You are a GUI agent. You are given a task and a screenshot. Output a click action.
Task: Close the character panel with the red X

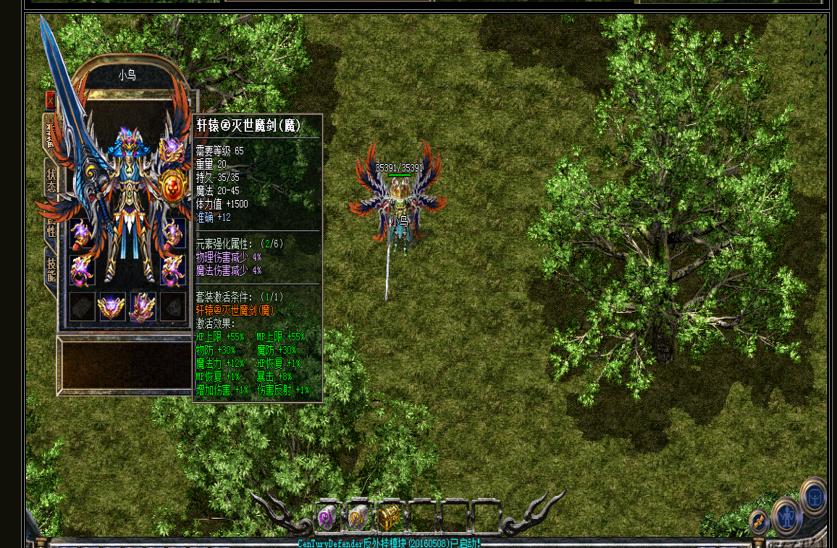[x=50, y=100]
